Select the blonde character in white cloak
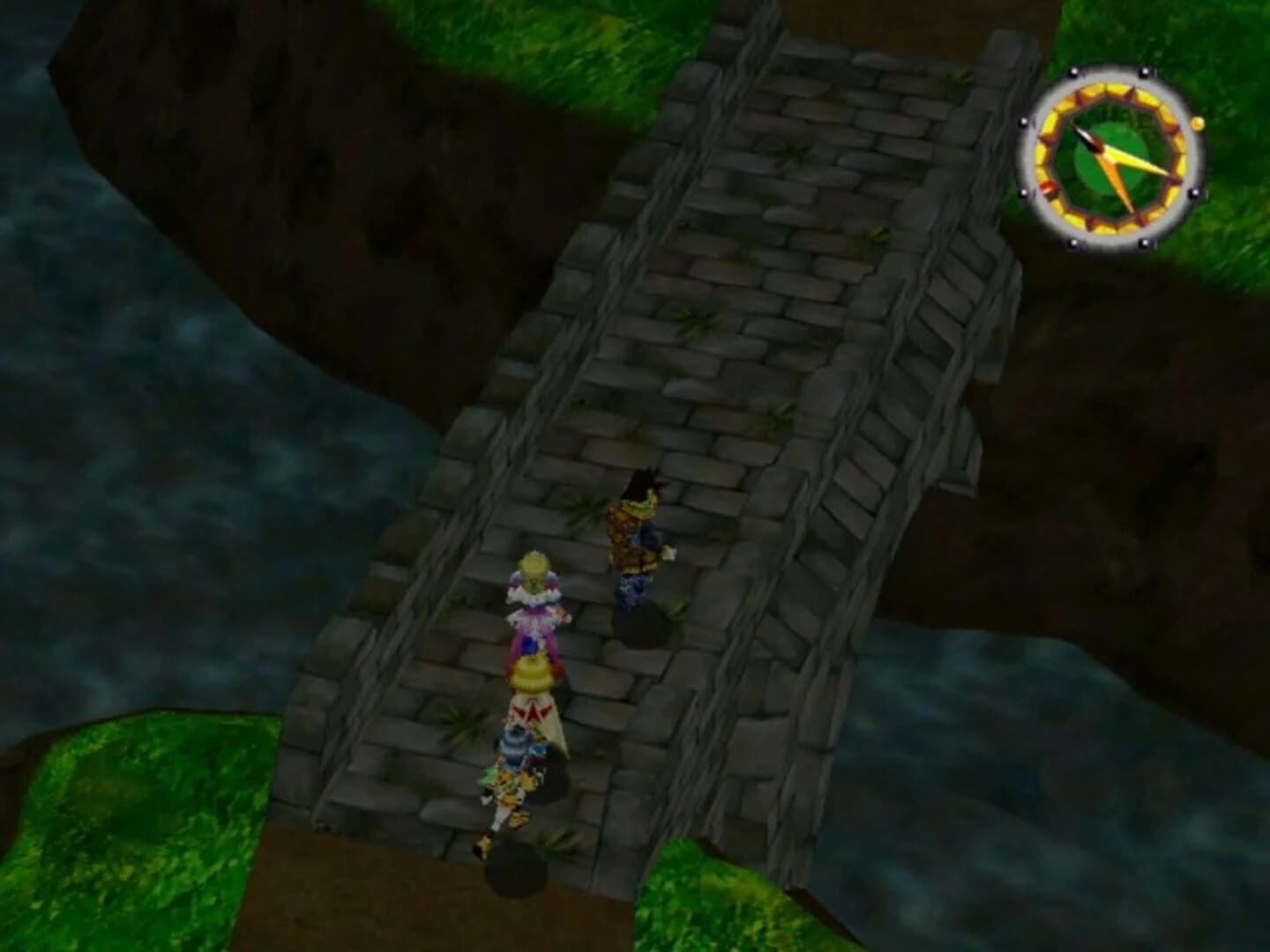 pos(533,696)
